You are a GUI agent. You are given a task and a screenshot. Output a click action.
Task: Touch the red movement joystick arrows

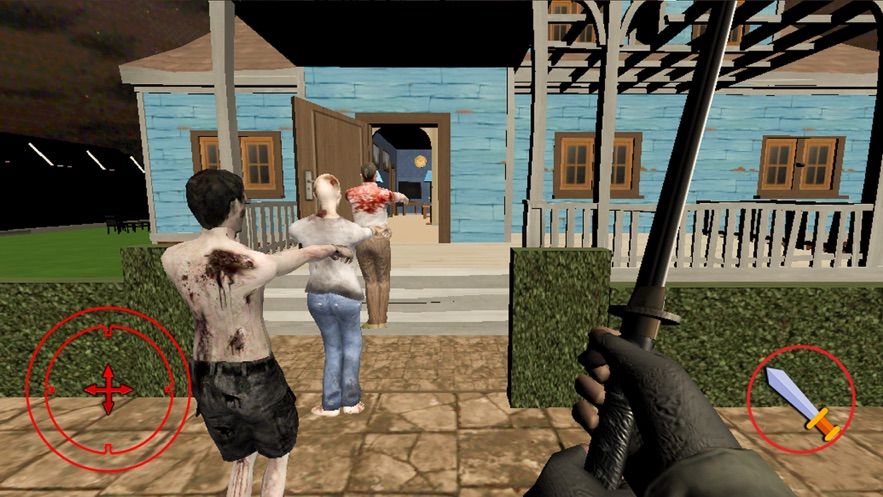tap(108, 388)
